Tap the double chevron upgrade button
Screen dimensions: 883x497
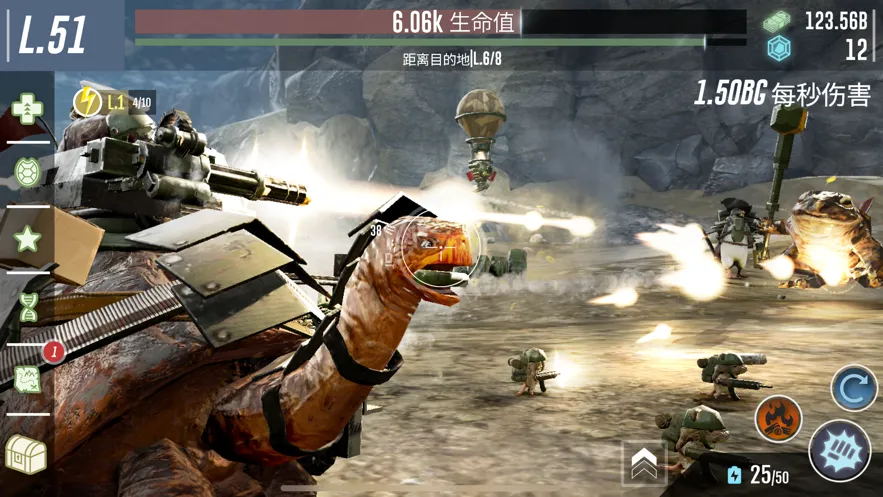[x=644, y=462]
